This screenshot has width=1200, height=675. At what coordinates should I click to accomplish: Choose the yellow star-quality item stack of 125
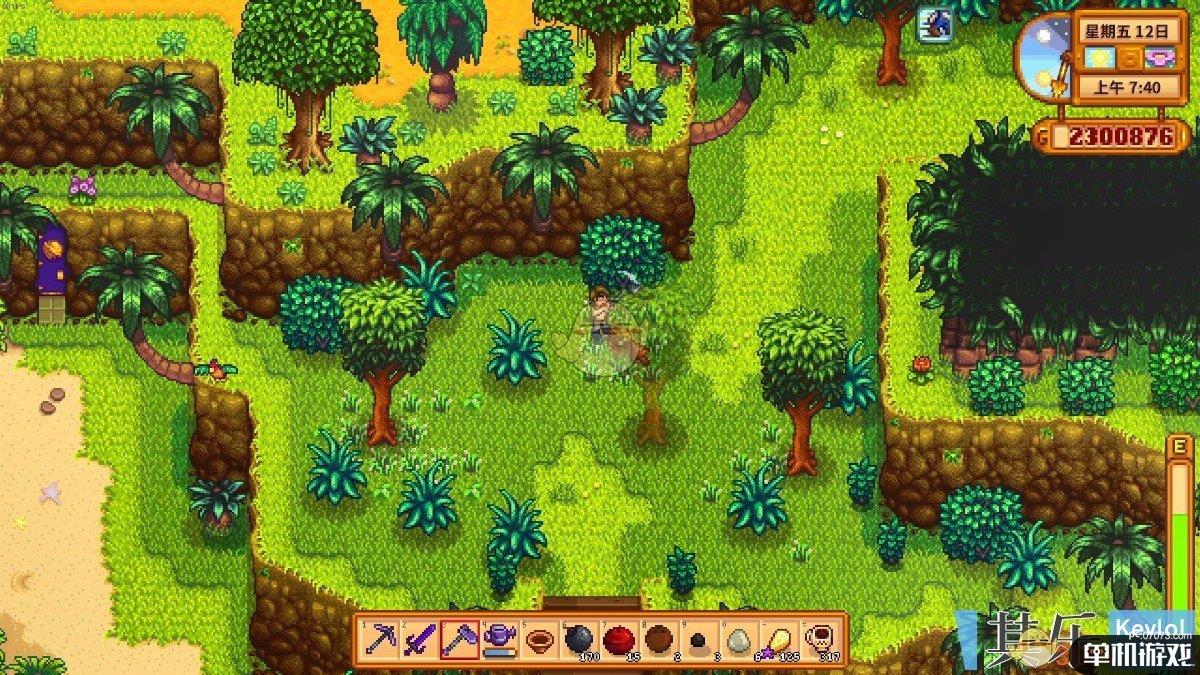[779, 638]
